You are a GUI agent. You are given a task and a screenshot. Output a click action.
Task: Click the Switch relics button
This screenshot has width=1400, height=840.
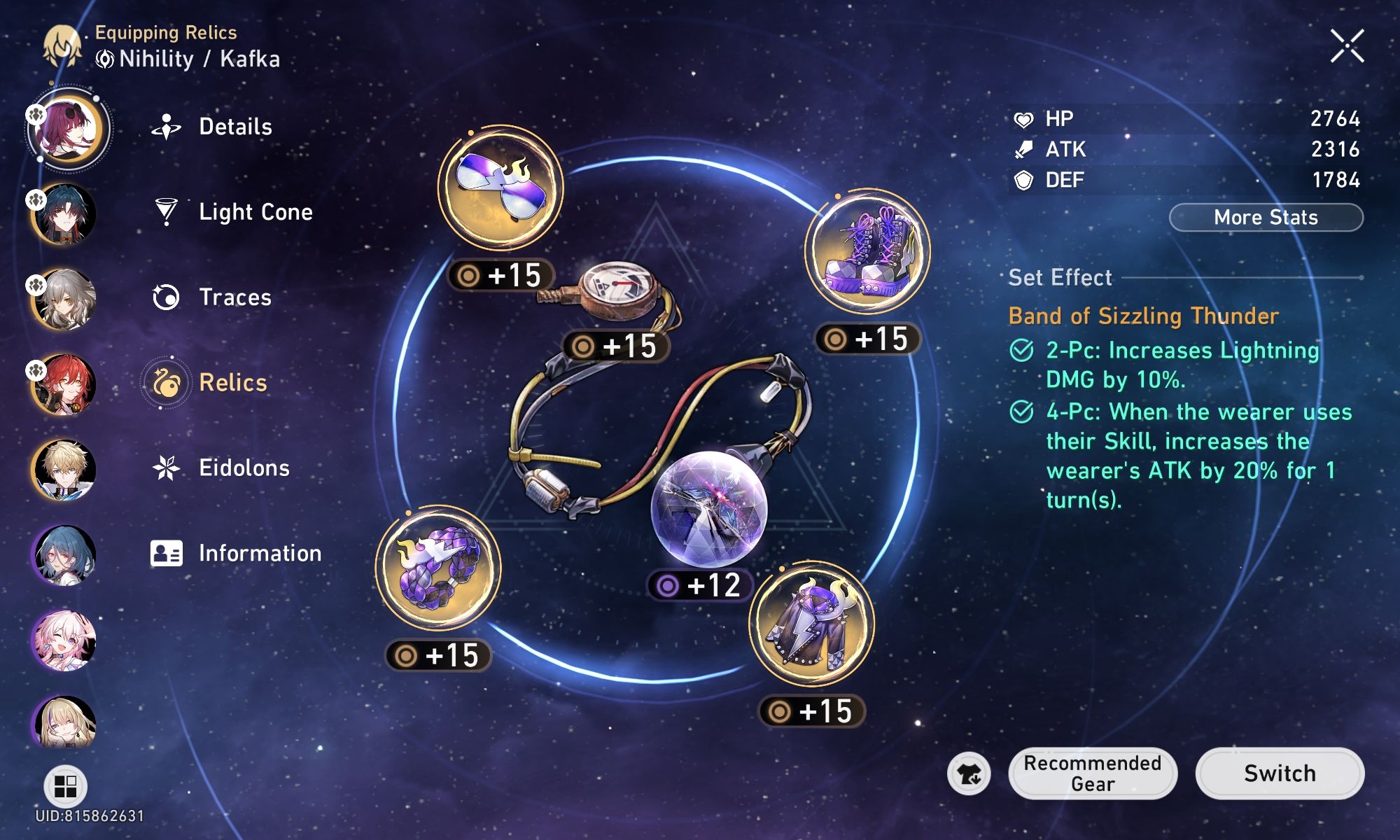[1280, 773]
